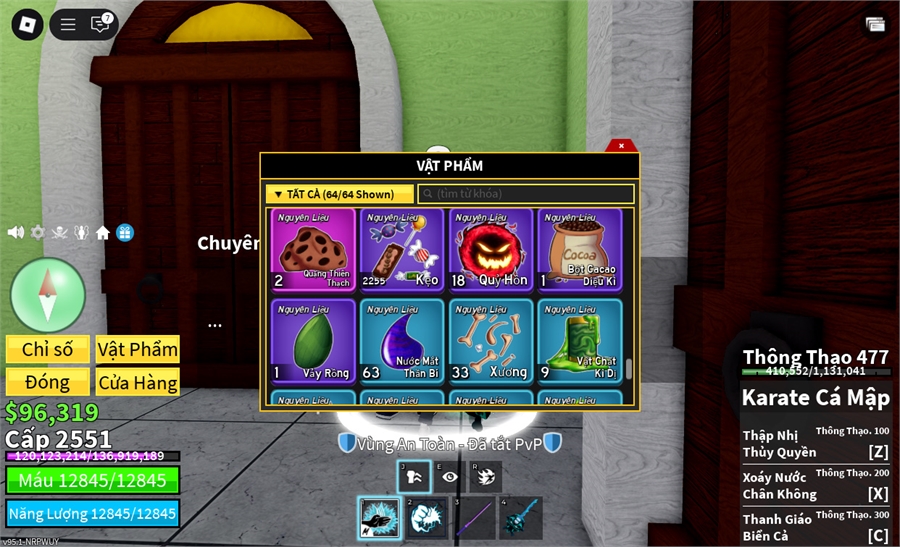Choose the Xương bones item slot
The height and width of the screenshot is (547, 900).
point(490,340)
